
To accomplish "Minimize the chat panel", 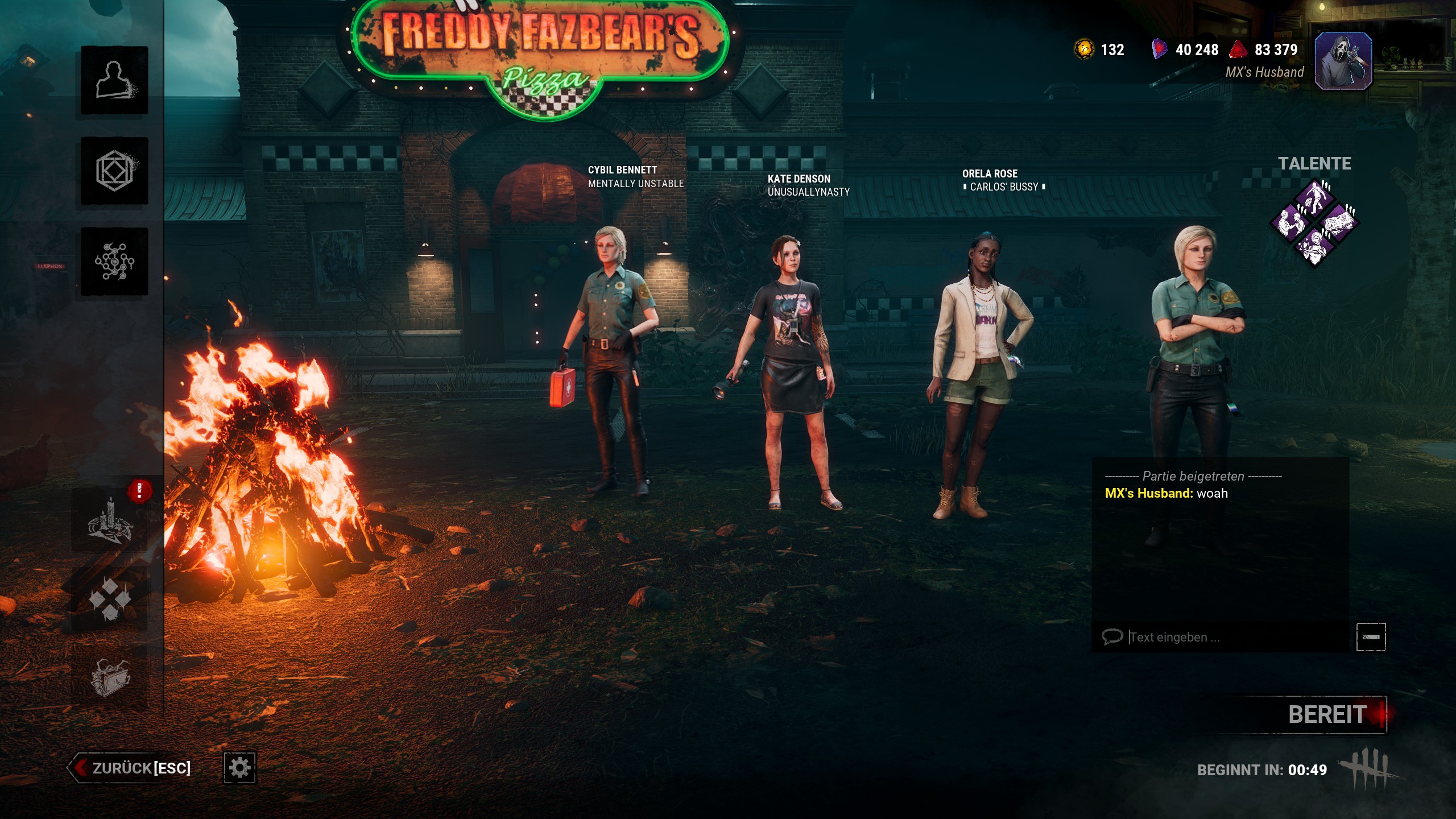I will (1371, 637).
